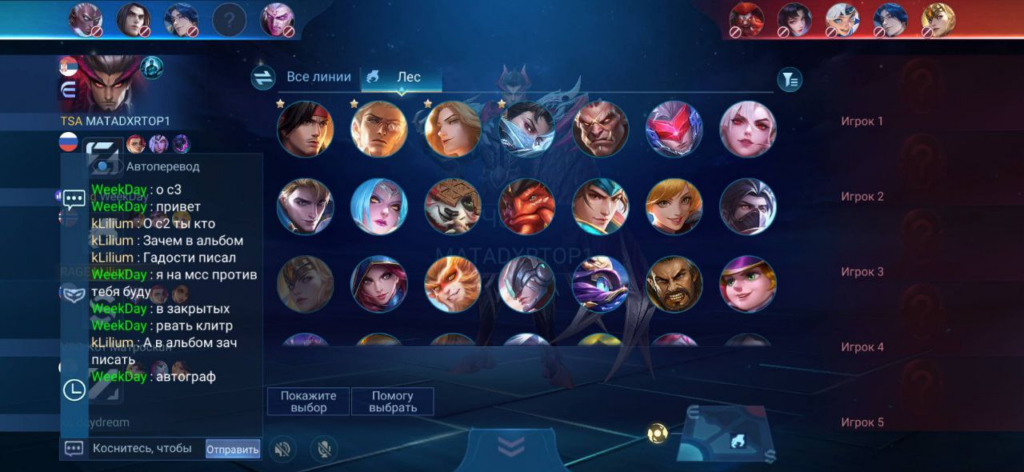
Task: Toggle the muted microphone icon
Action: (322, 449)
